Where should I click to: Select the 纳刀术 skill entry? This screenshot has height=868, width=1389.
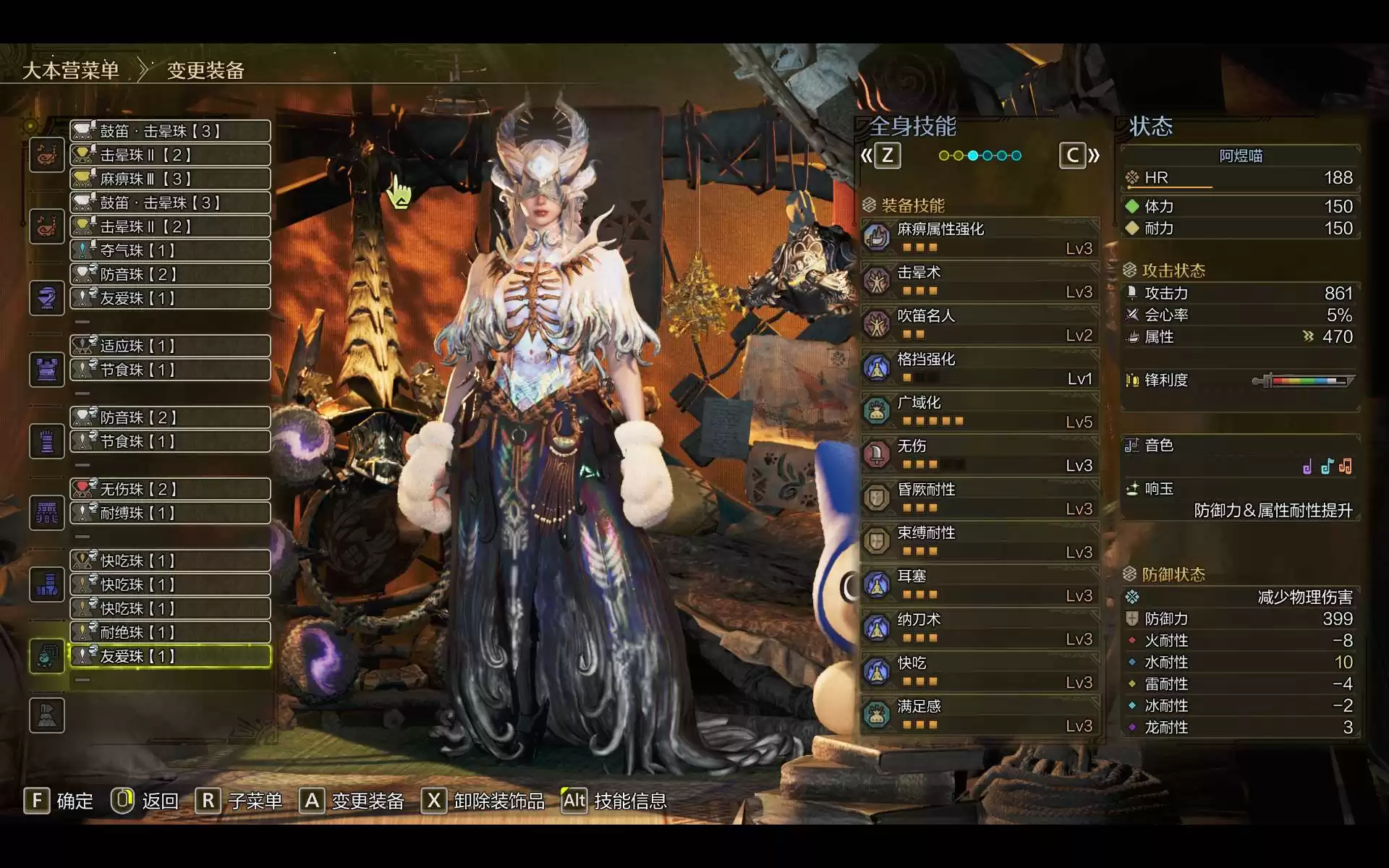980,628
